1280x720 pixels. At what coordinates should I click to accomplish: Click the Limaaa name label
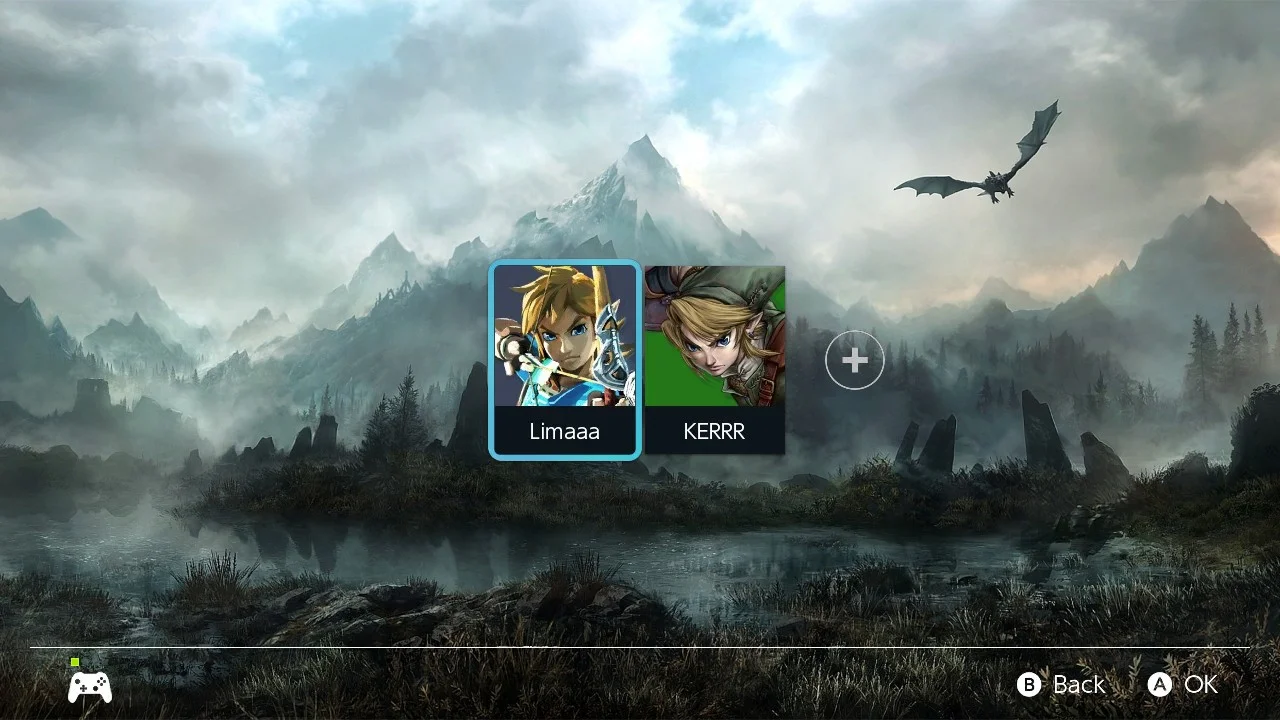tap(565, 431)
